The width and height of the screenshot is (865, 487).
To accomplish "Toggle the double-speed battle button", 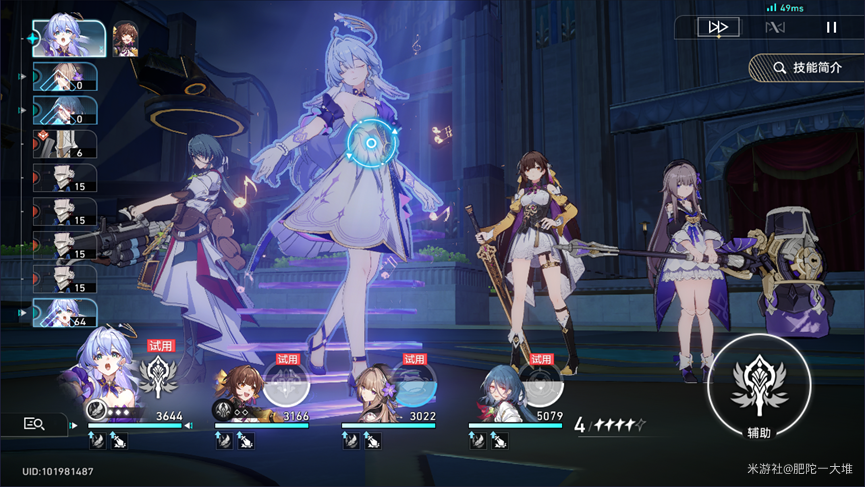I will [718, 27].
